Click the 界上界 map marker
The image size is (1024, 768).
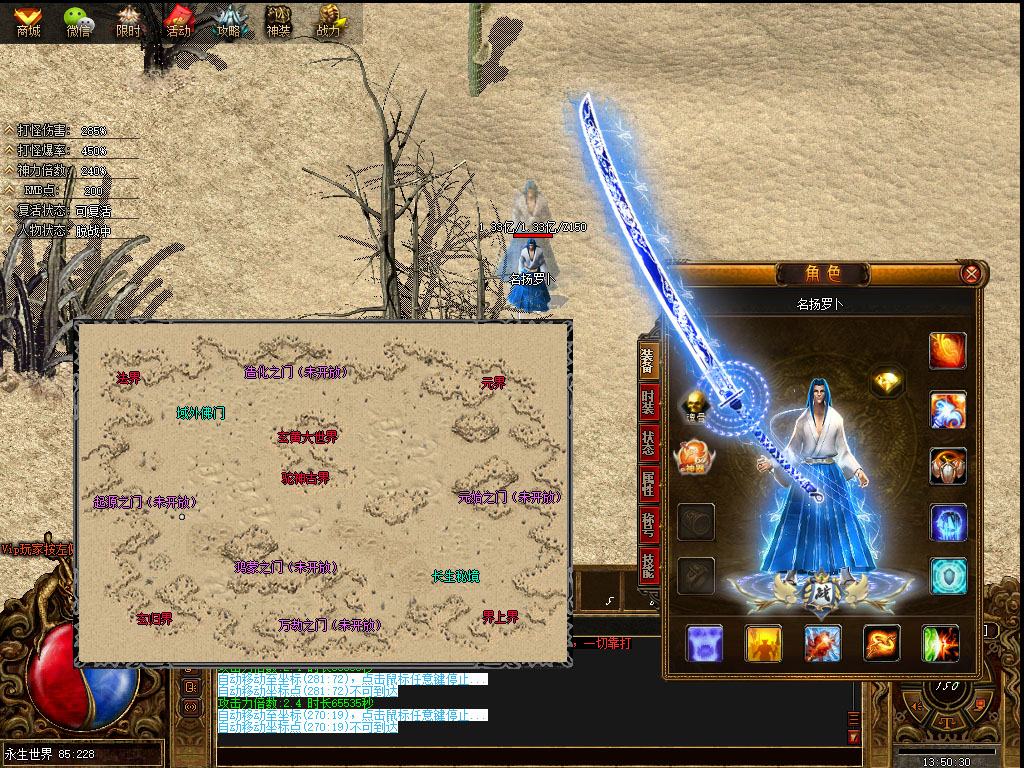pyautogui.click(x=500, y=618)
